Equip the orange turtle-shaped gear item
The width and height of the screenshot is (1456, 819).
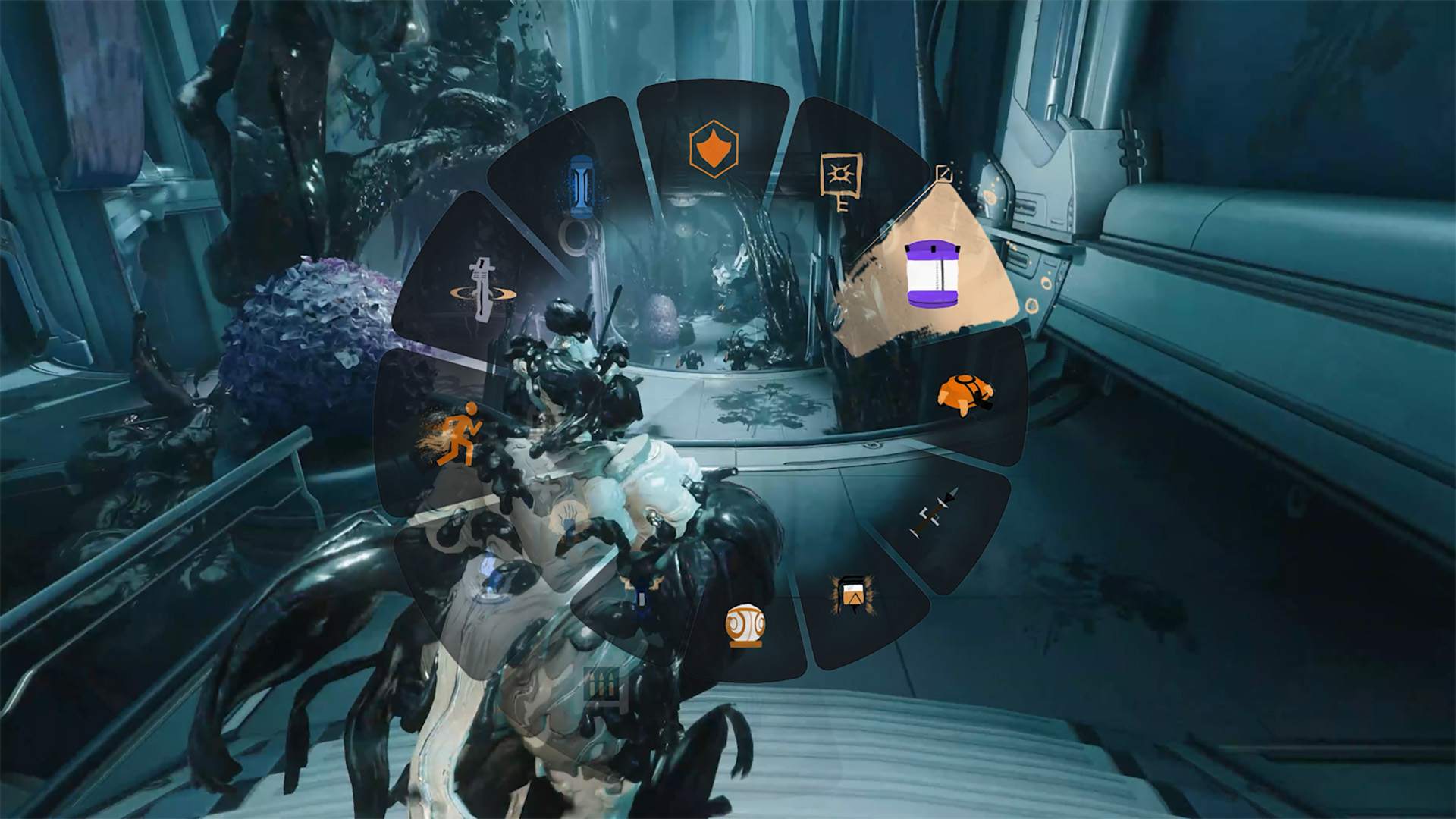point(964,394)
